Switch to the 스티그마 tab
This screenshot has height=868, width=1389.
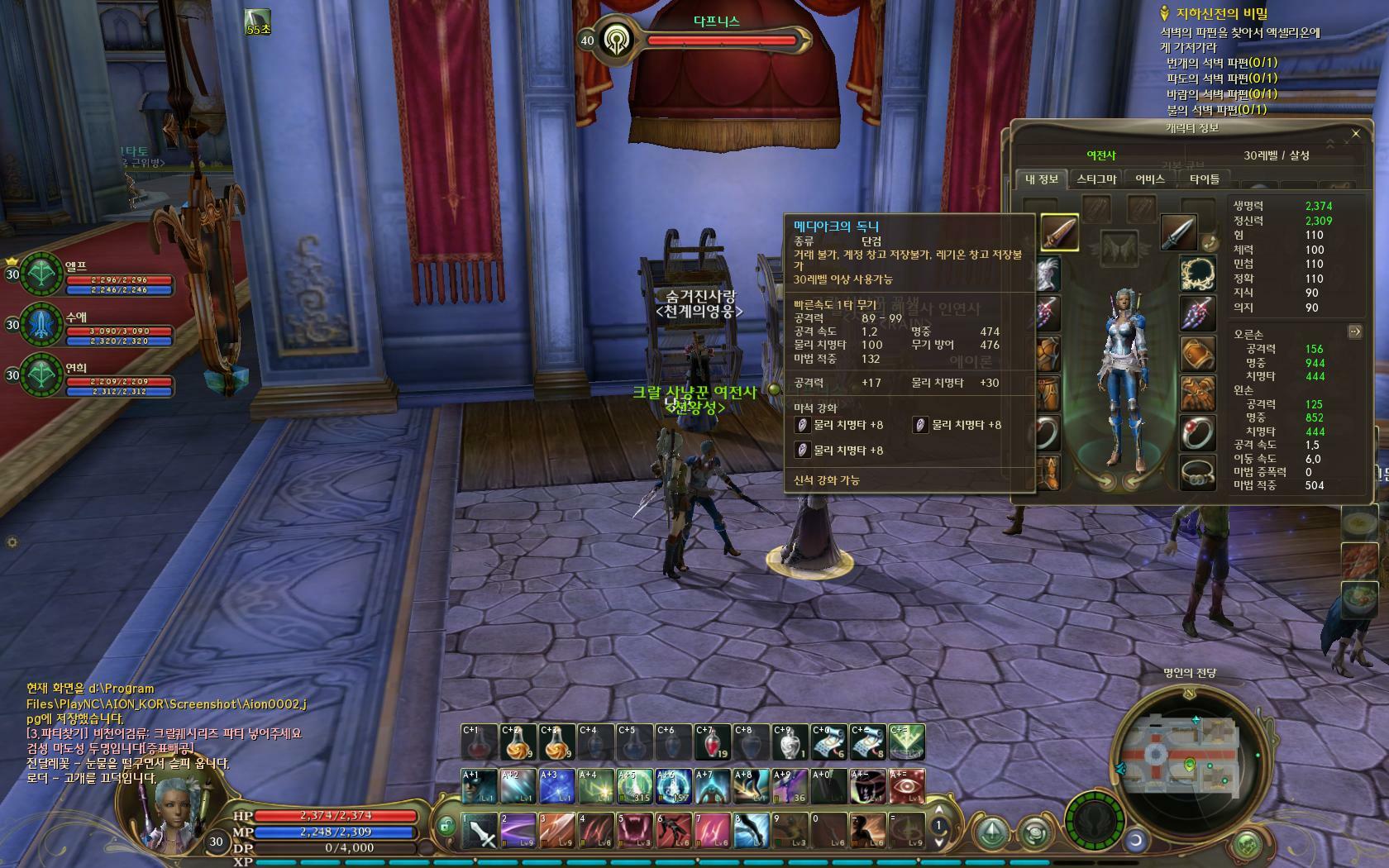1096,179
